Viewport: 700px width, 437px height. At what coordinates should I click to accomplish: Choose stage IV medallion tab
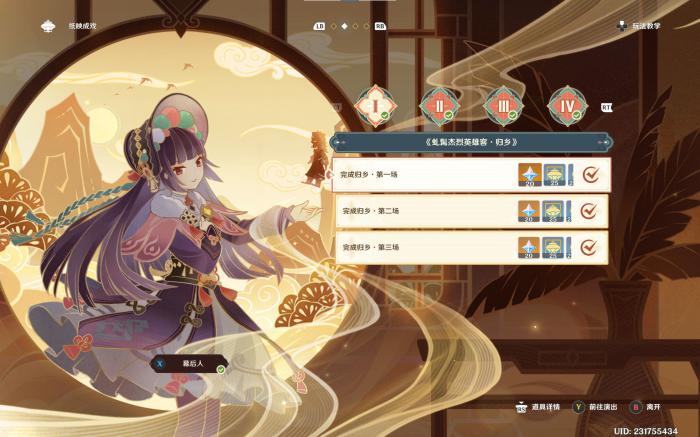(564, 104)
